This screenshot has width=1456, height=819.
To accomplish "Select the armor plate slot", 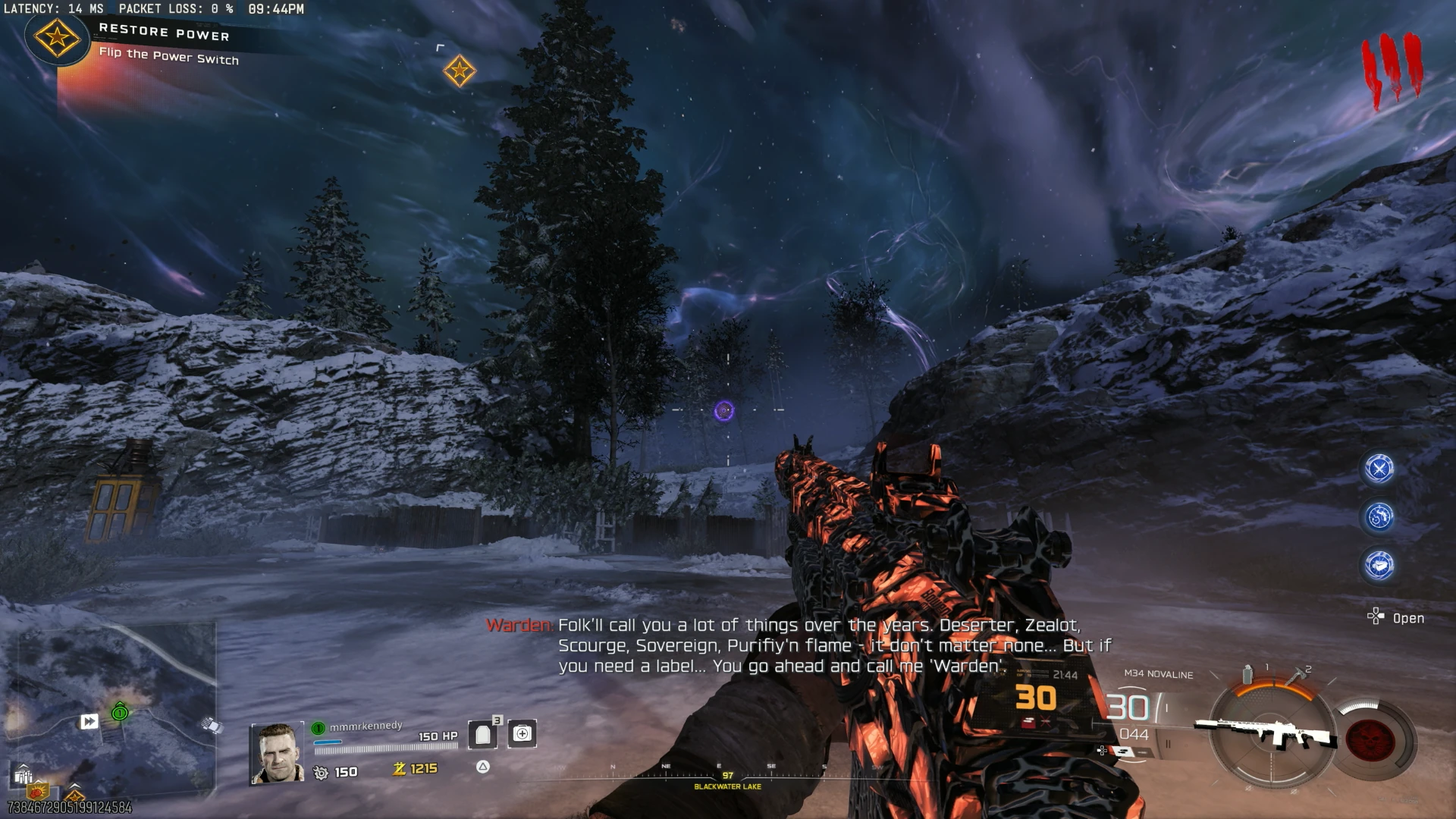I will (x=483, y=734).
